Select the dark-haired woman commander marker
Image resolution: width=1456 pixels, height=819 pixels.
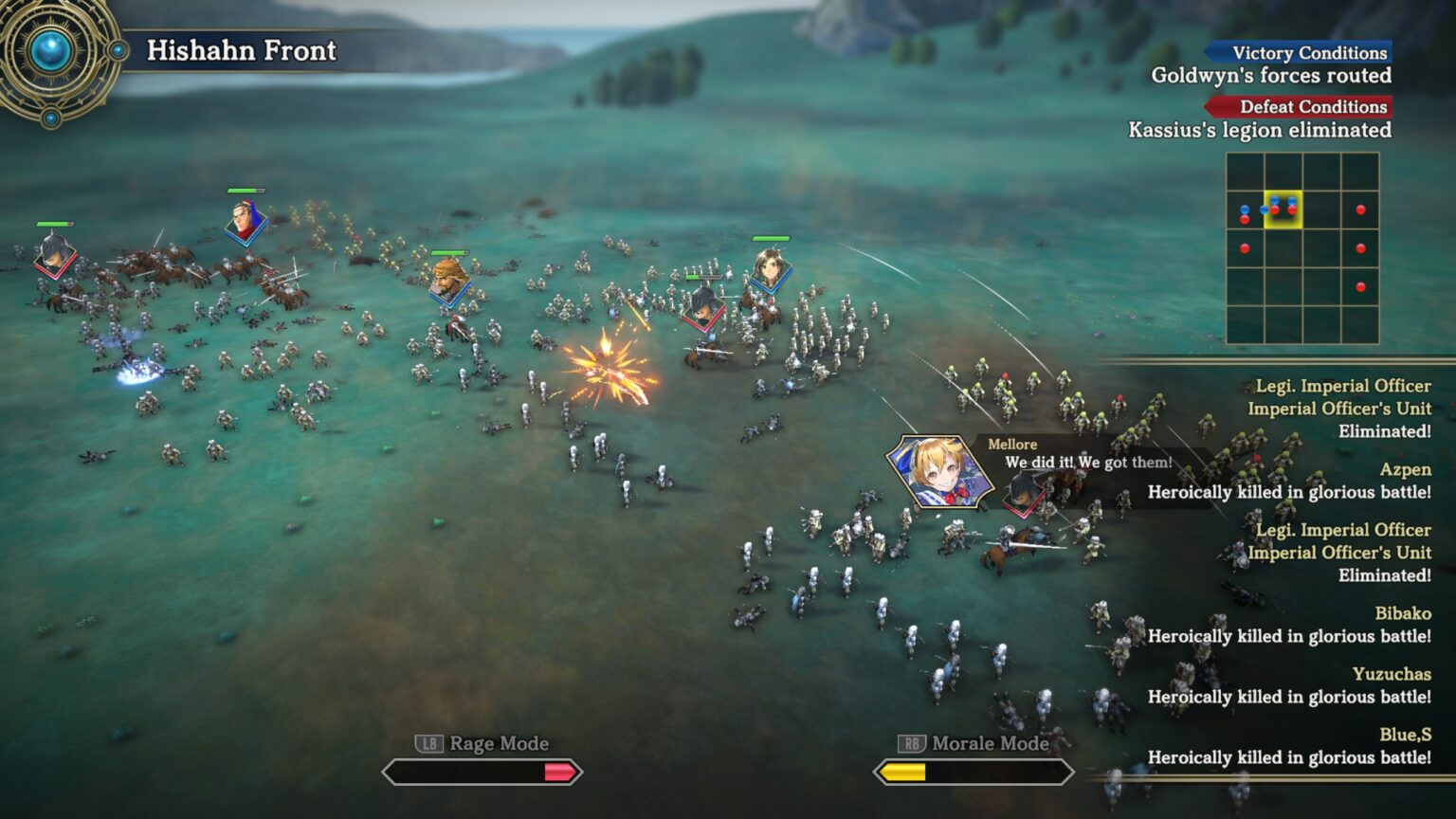coord(771,269)
